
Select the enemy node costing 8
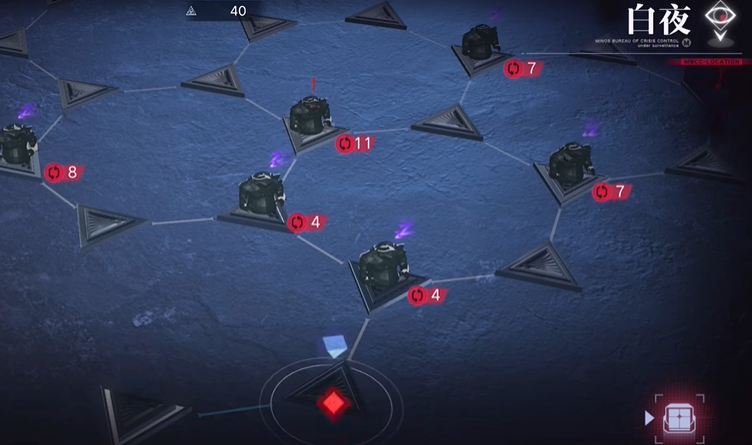click(17, 149)
